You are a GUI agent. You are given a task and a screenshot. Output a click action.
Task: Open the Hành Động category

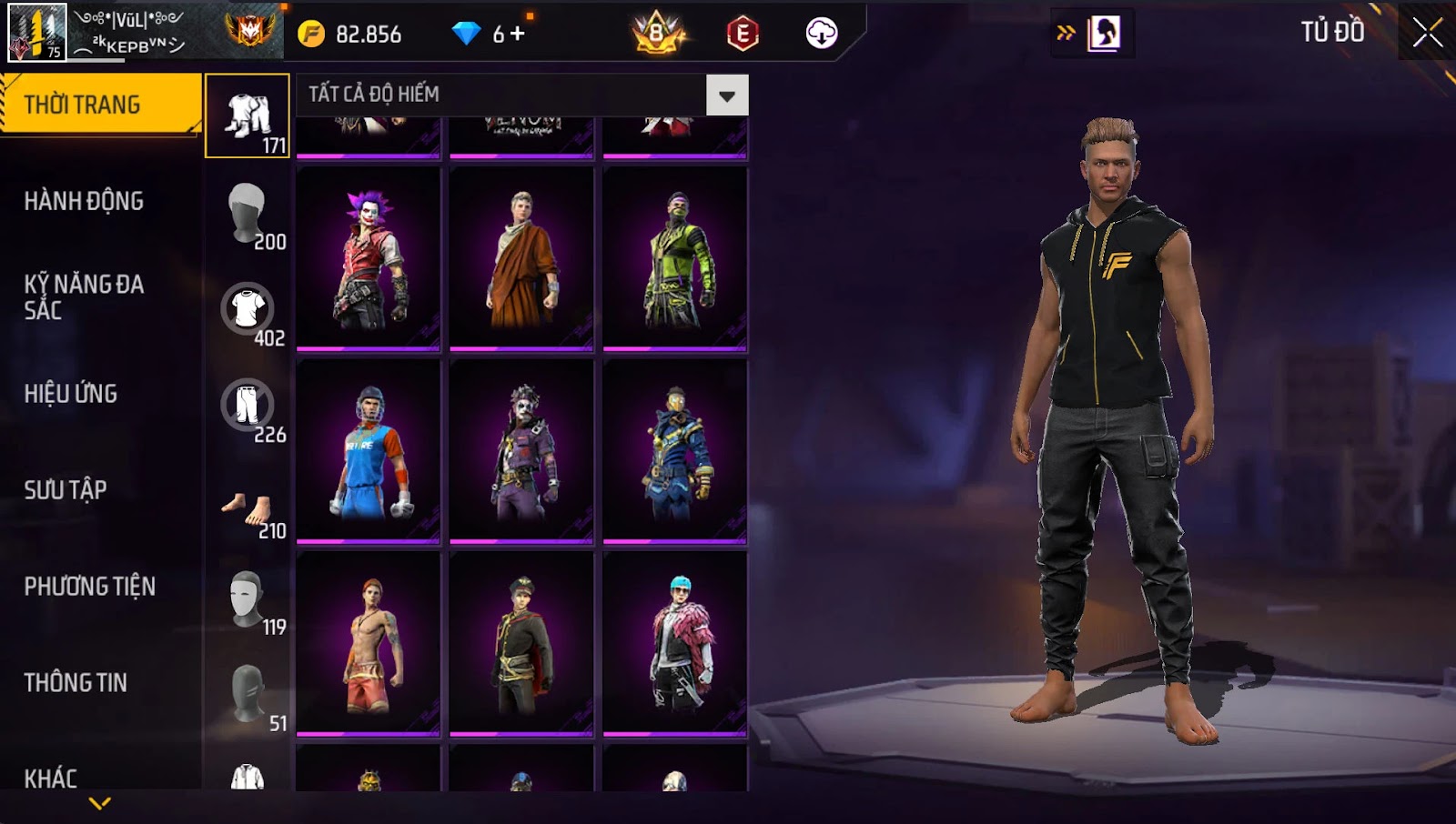[84, 201]
